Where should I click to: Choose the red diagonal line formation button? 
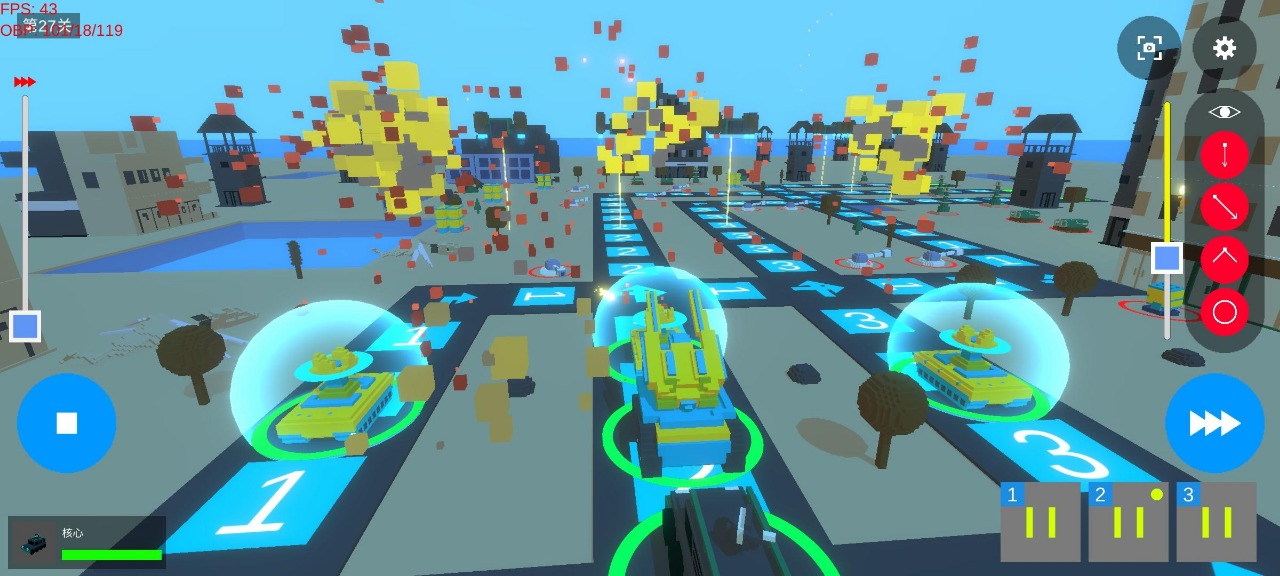(x=1224, y=207)
